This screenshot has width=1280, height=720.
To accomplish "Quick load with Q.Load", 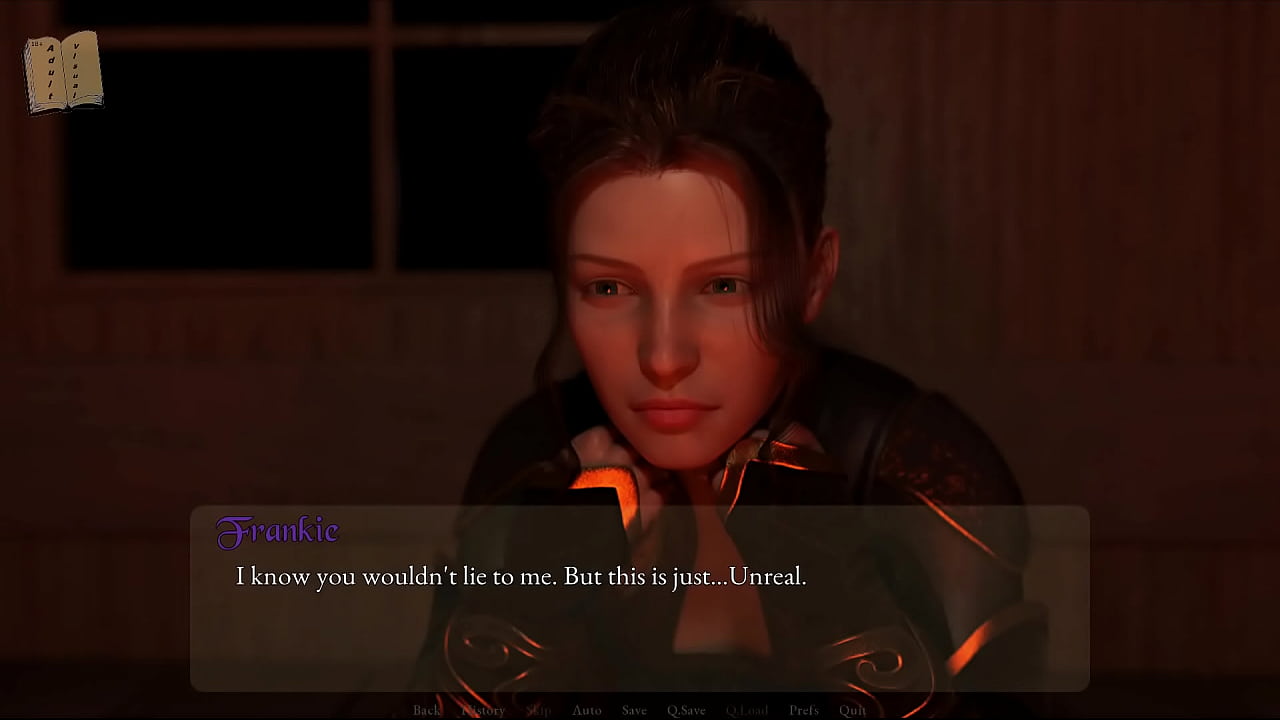I will 747,710.
